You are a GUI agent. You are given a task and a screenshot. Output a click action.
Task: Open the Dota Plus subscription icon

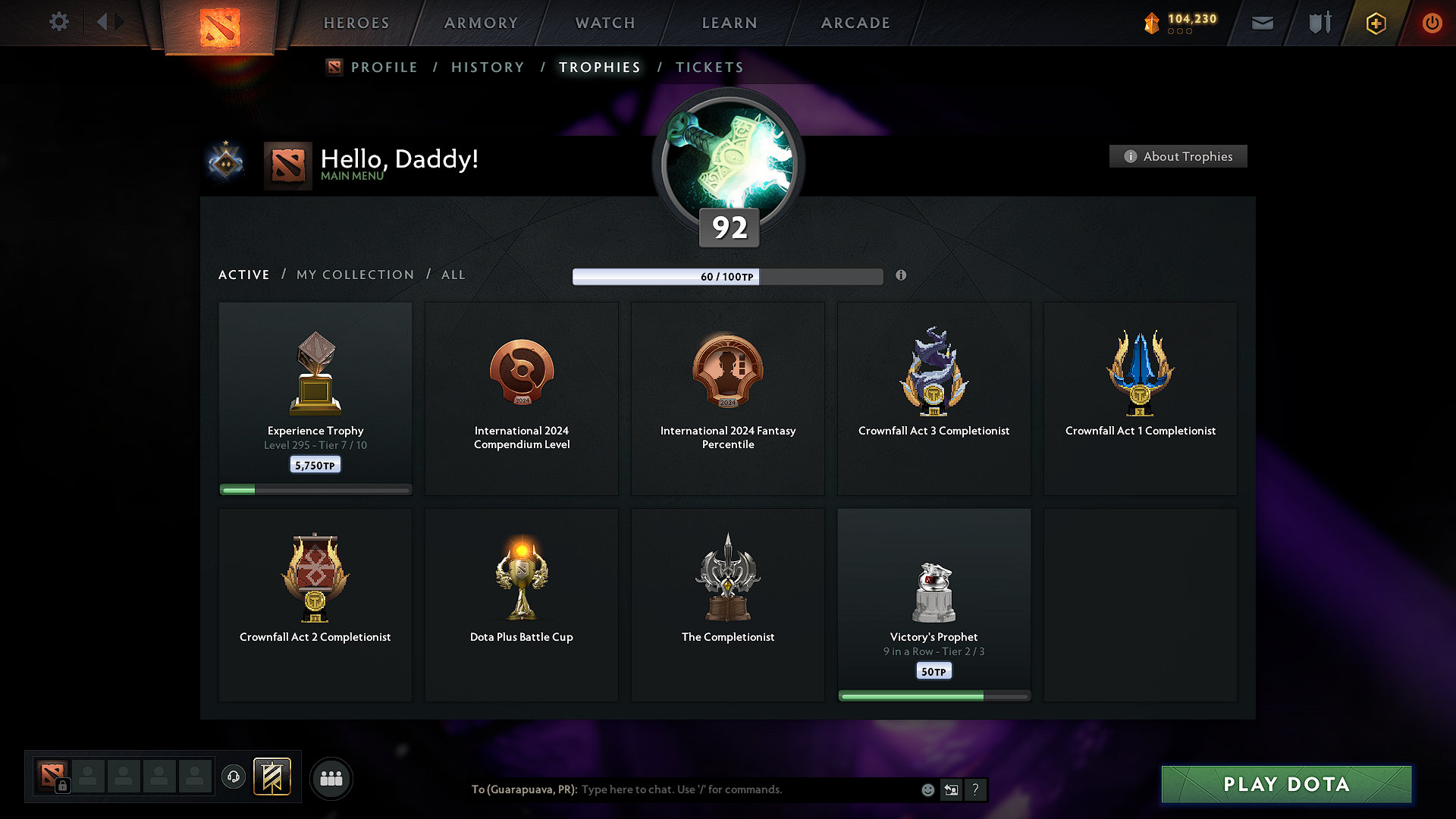point(1375,23)
